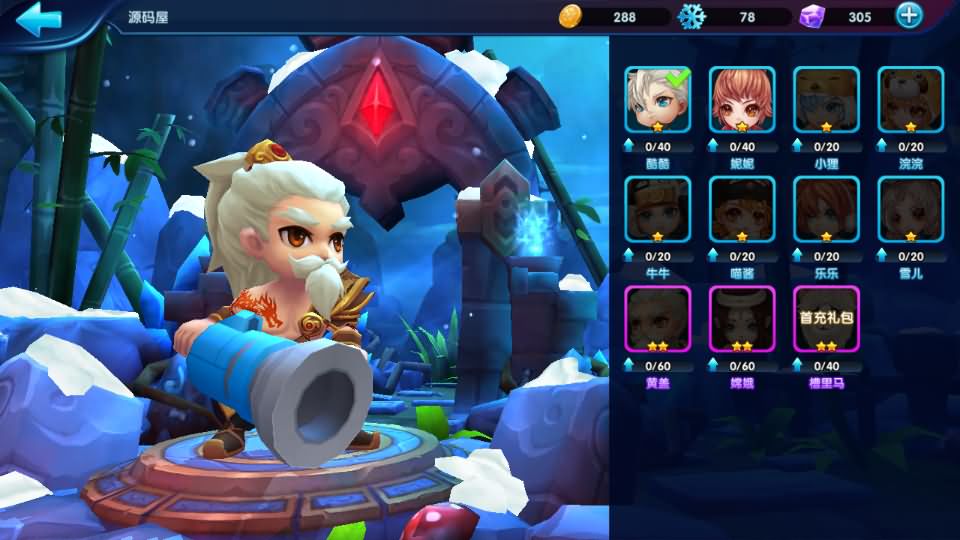Viewport: 960px width, 540px height.
Task: Add more purple gems with plus button
Action: click(x=908, y=16)
